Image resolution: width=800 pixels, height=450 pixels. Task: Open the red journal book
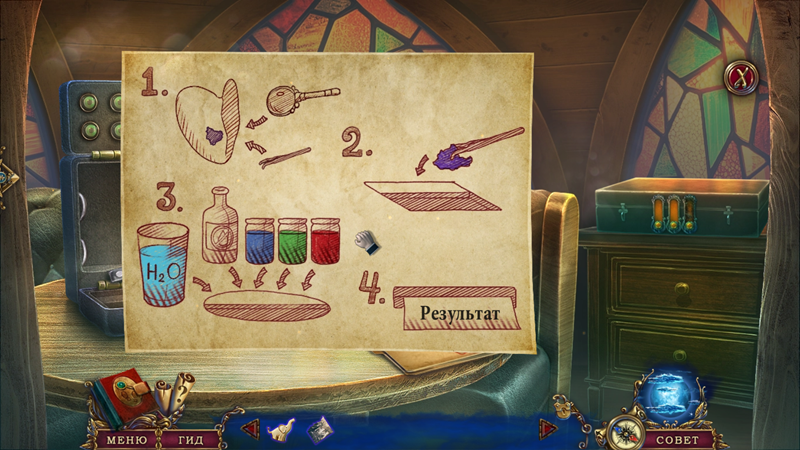(126, 393)
